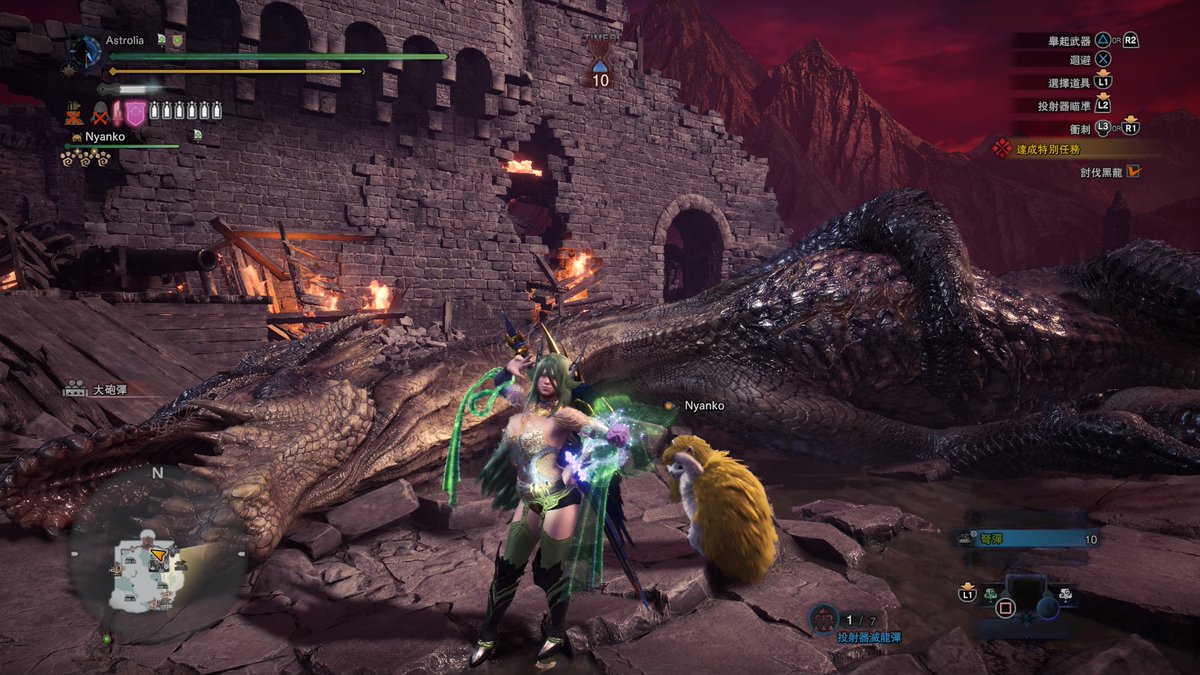Click the 投射器滅龍彈 slinger ammo icon

[x=822, y=619]
